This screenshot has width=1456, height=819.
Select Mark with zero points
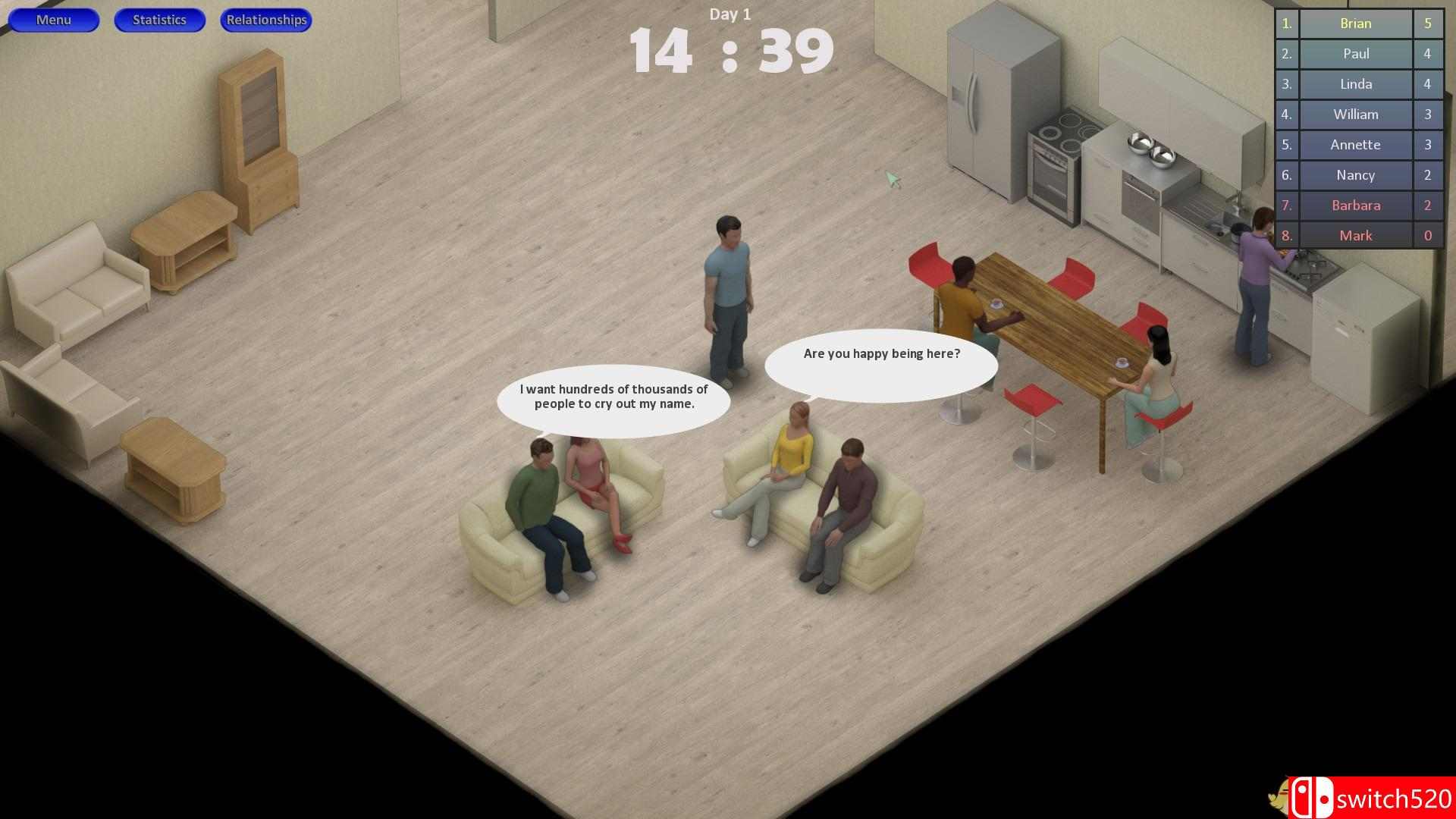click(1354, 236)
